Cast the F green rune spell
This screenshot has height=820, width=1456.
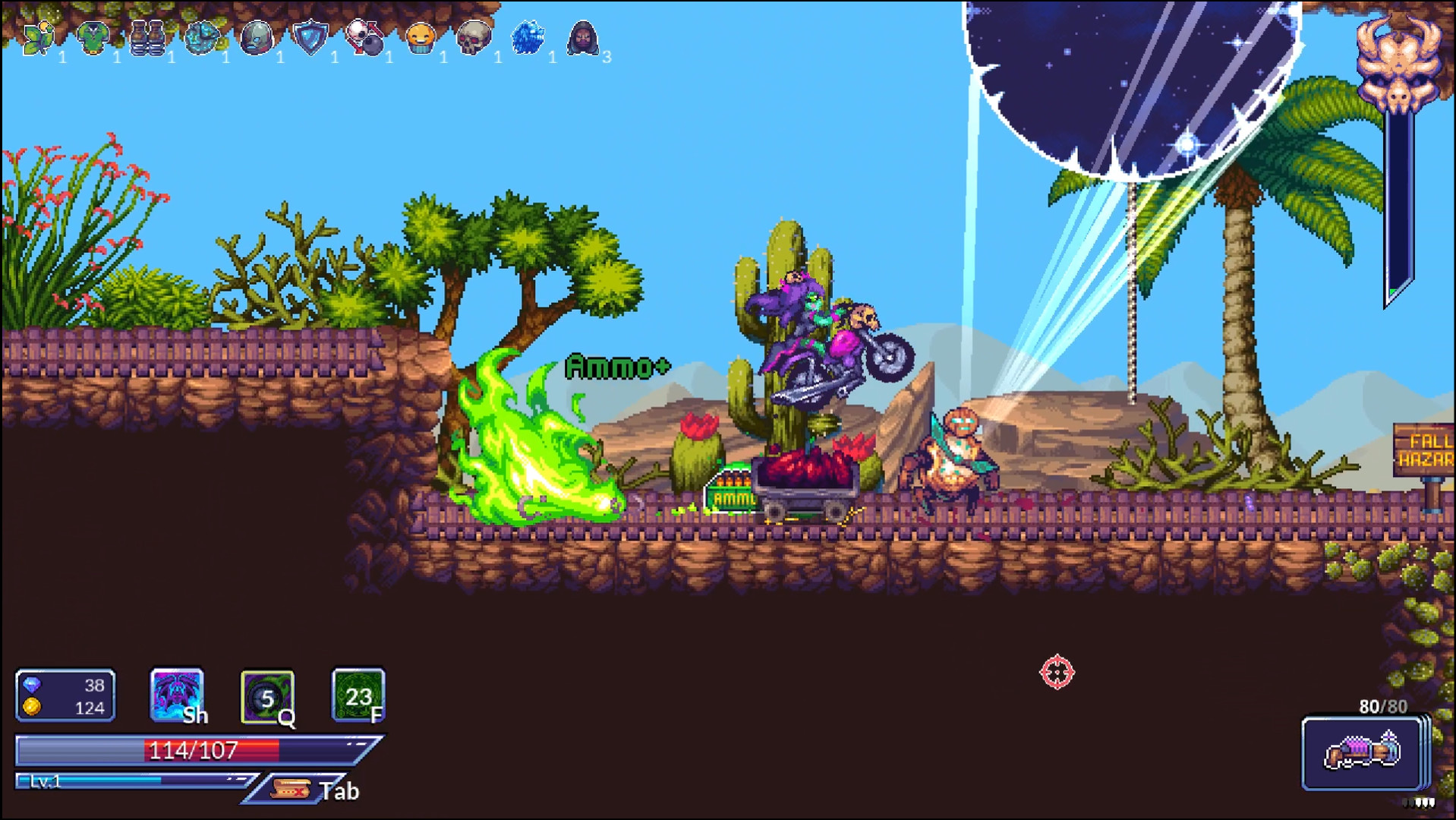click(358, 695)
